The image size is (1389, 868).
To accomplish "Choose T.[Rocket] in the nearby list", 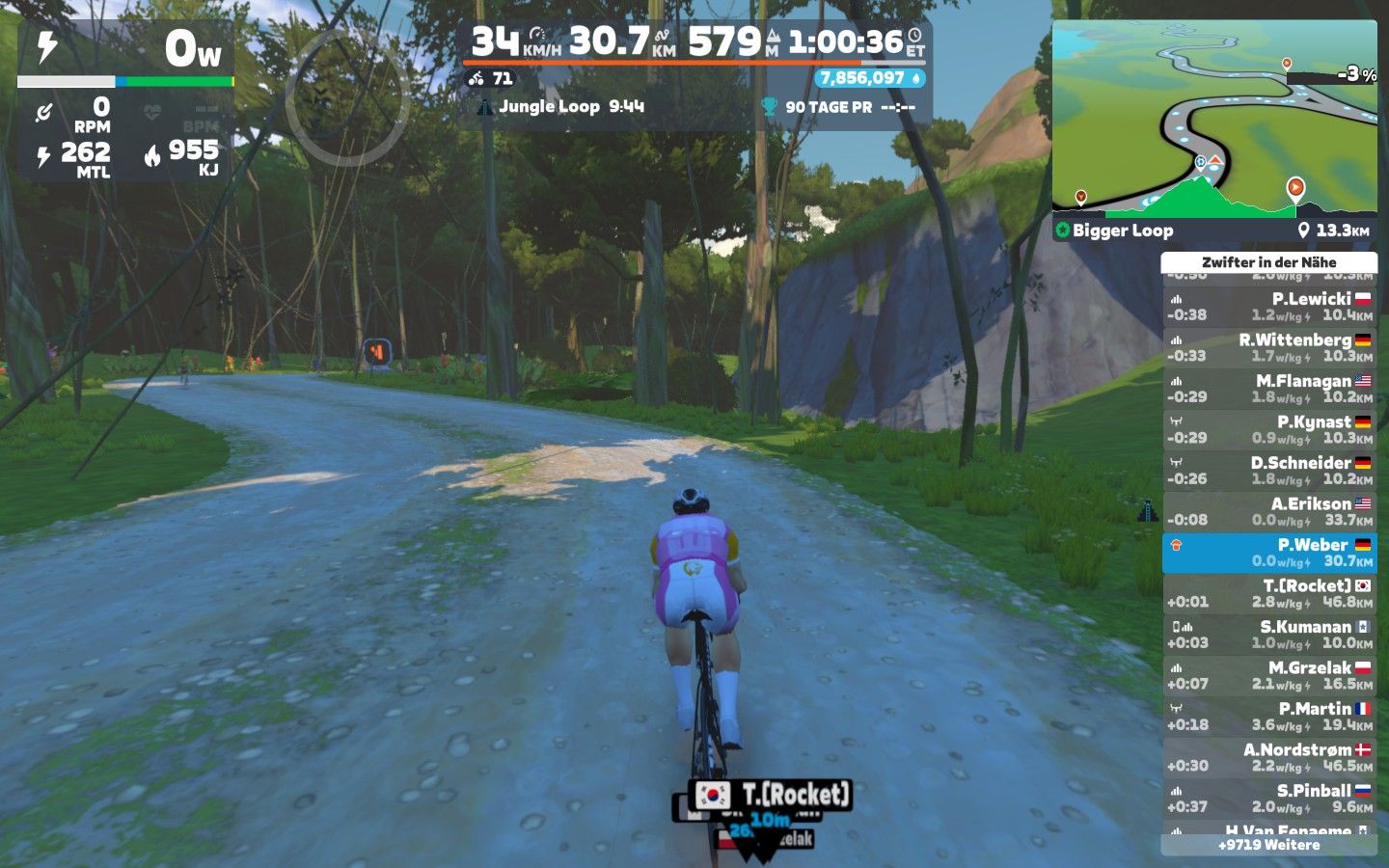I will tap(1268, 594).
